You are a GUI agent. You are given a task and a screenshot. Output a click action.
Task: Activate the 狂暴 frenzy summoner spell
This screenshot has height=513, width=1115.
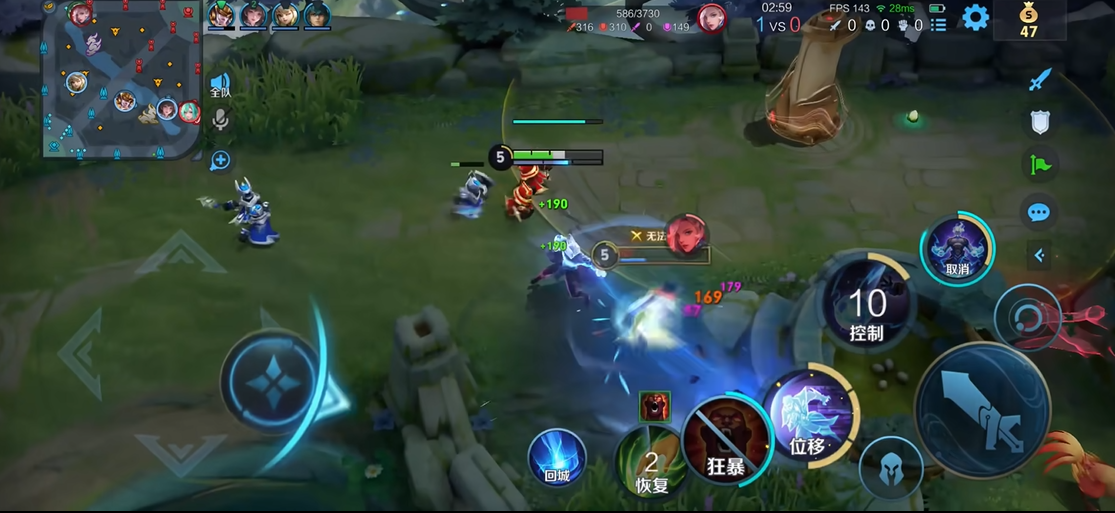pyautogui.click(x=727, y=441)
